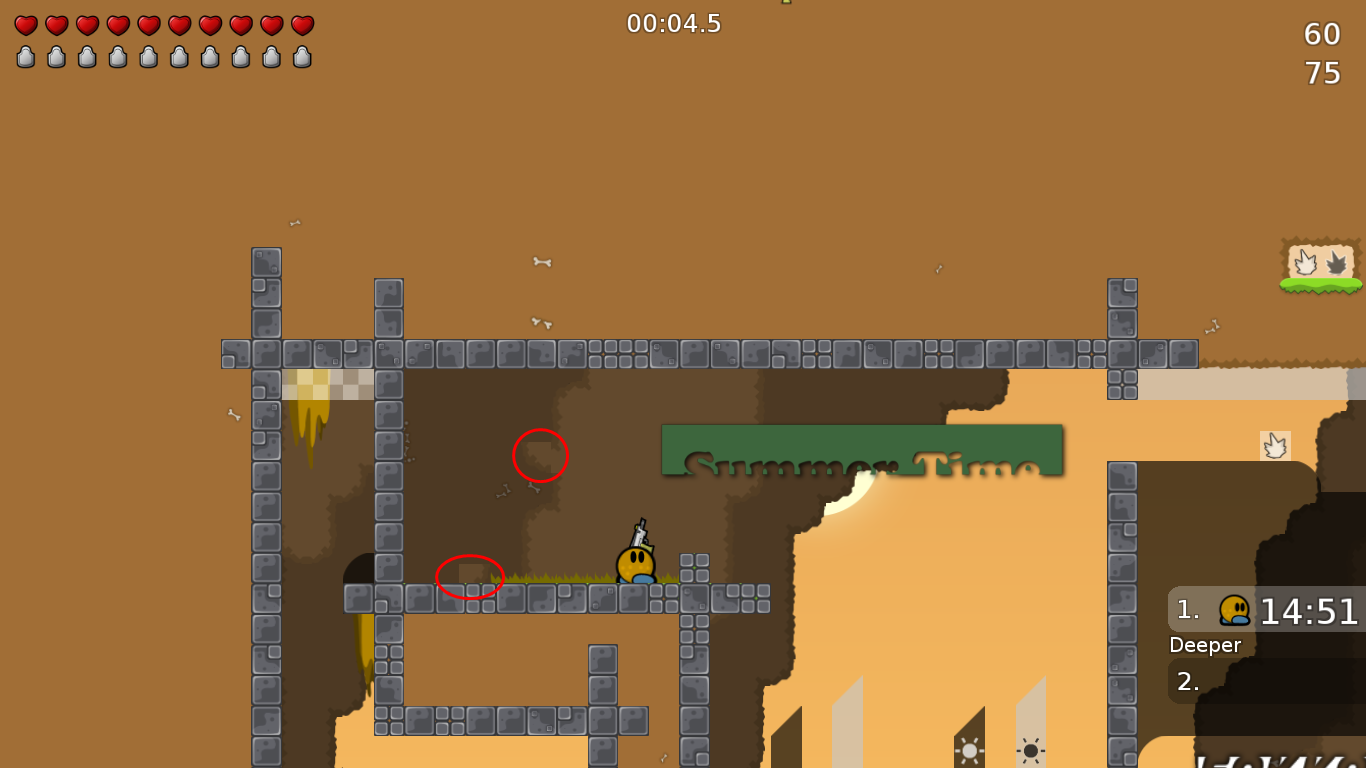This screenshot has width=1366, height=768.
Task: Click the first armor shield icon
Action: pos(25,56)
